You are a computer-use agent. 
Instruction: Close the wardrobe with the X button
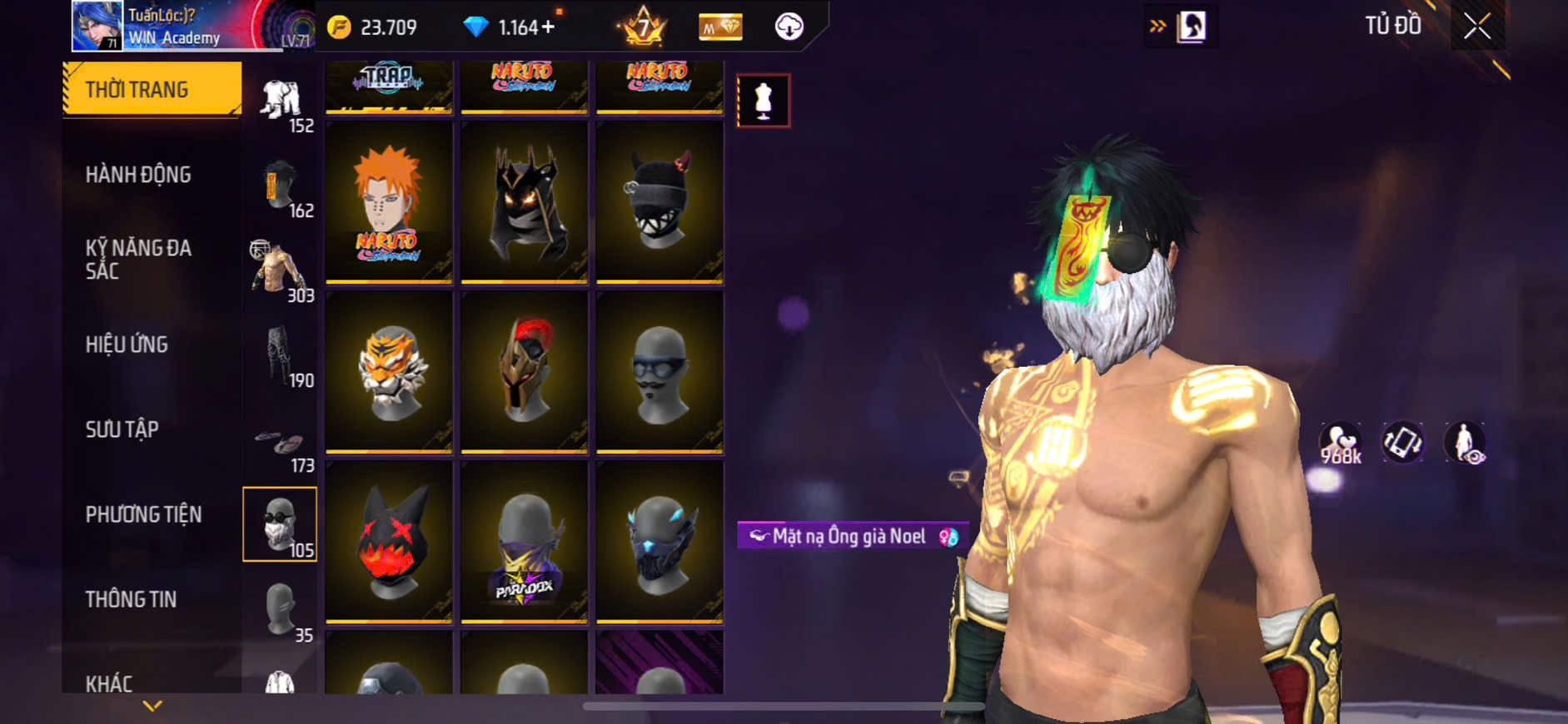[1477, 27]
